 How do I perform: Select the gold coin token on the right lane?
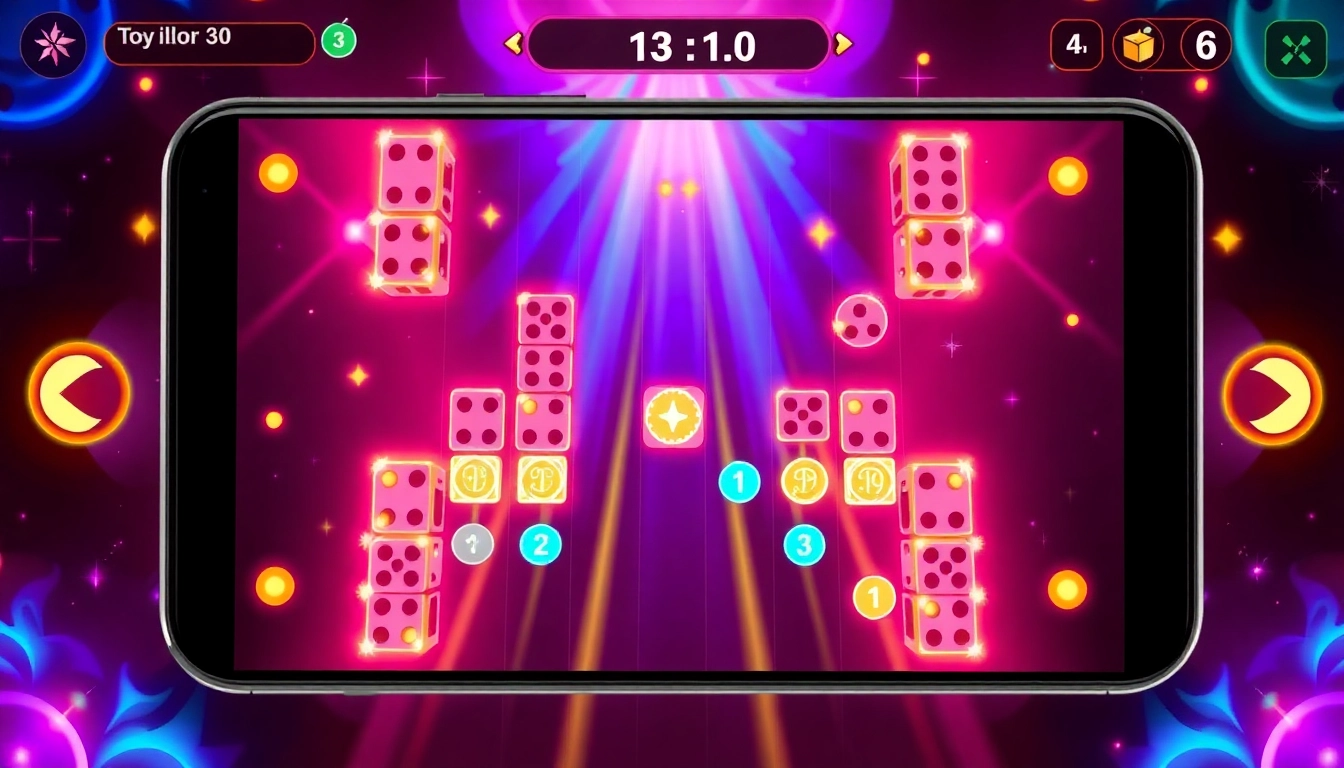(x=803, y=481)
